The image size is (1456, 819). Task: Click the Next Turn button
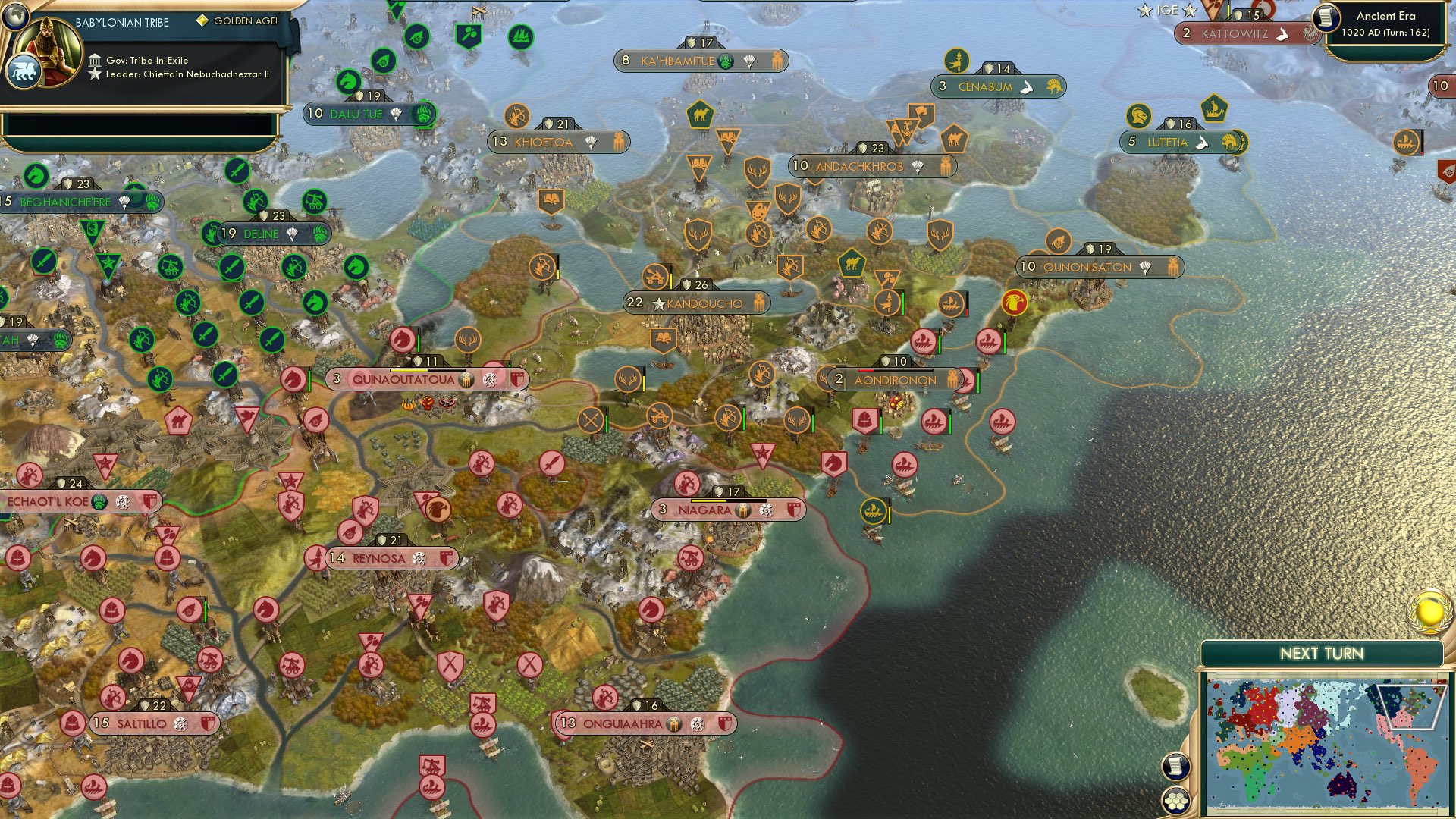[x=1323, y=652]
